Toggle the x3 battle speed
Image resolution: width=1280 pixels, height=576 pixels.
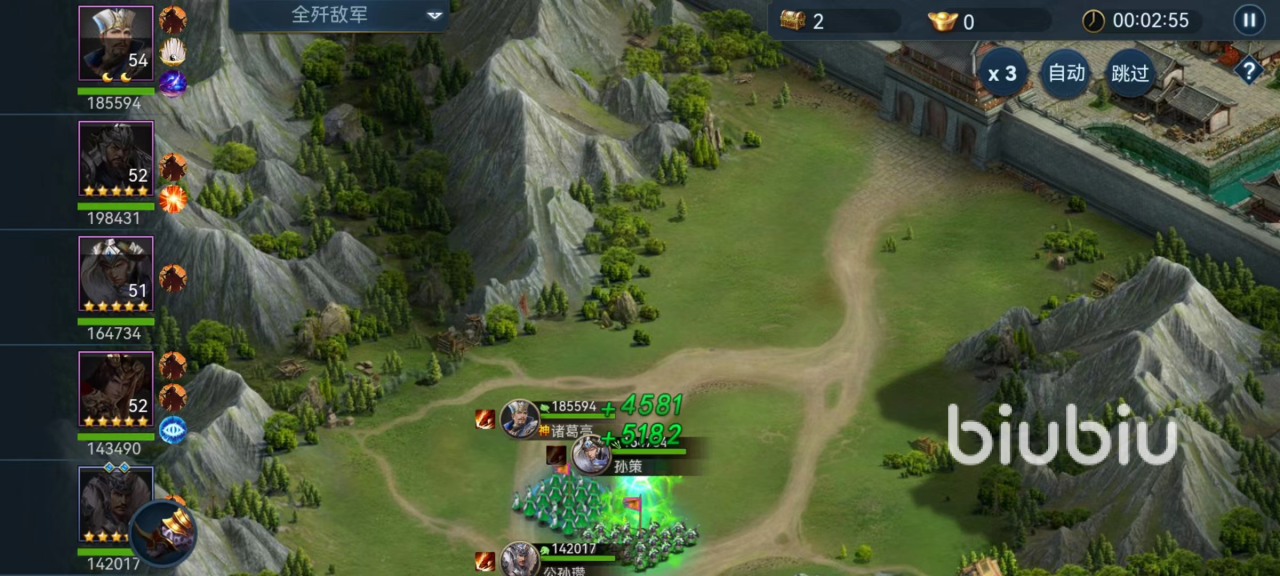(1002, 73)
